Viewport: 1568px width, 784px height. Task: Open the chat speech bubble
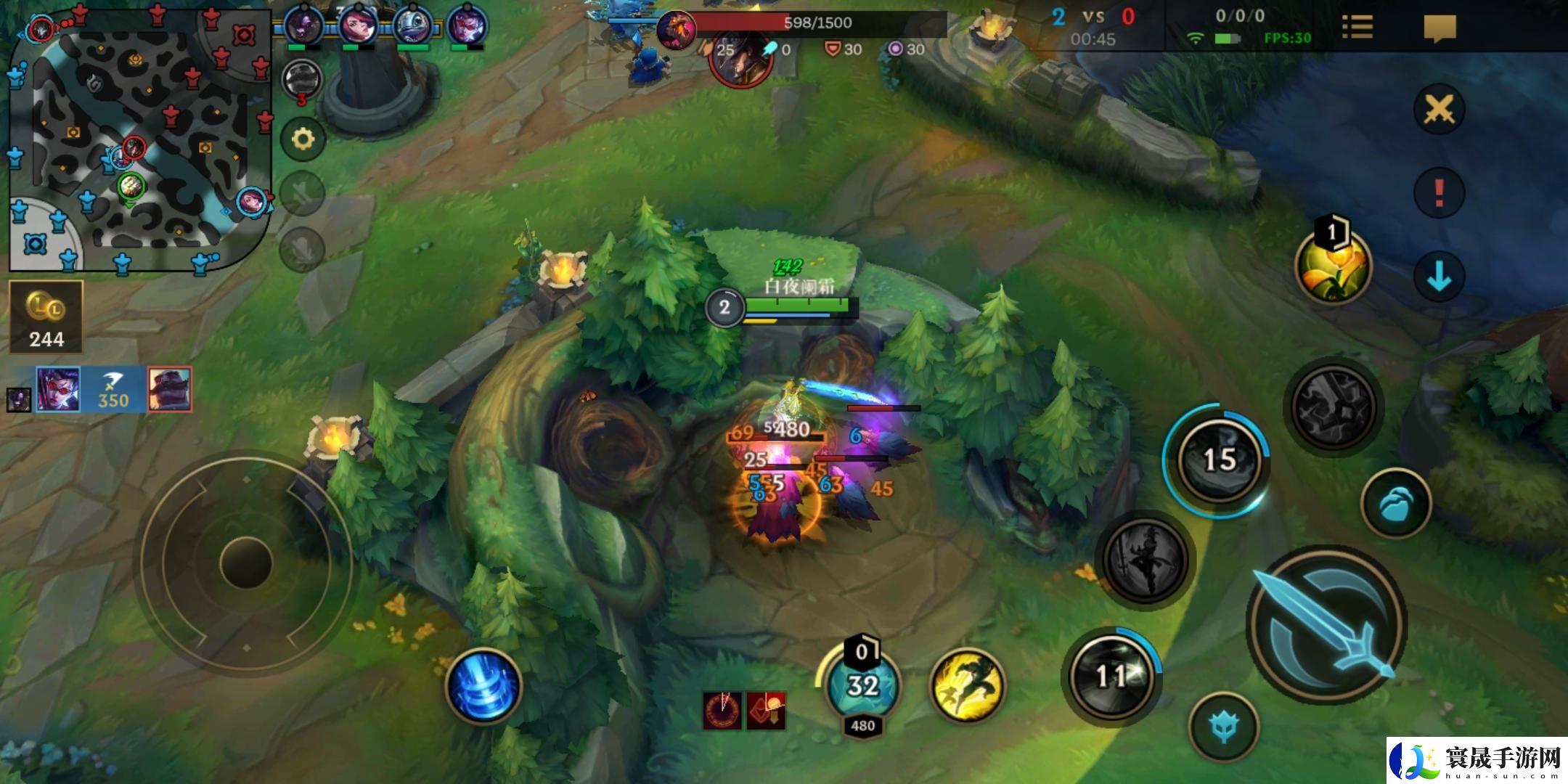1440,28
